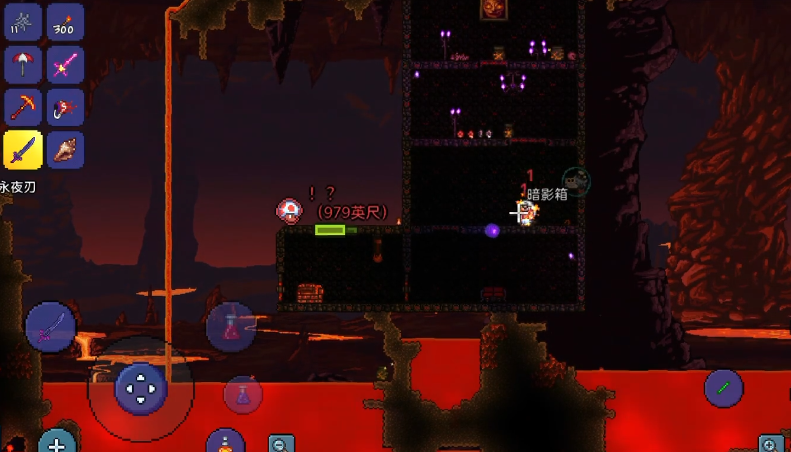Tap the round sword attack button
Screen dimensions: 791x452
click(x=50, y=326)
